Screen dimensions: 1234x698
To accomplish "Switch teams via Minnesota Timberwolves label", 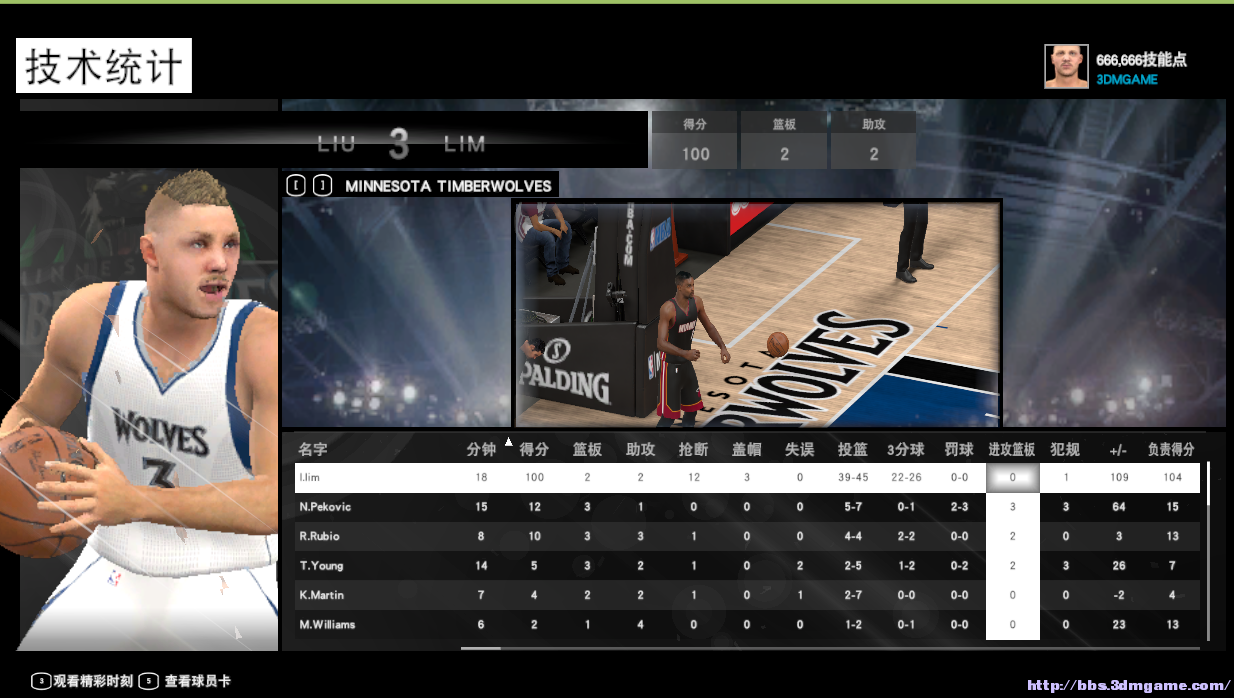I will [448, 186].
